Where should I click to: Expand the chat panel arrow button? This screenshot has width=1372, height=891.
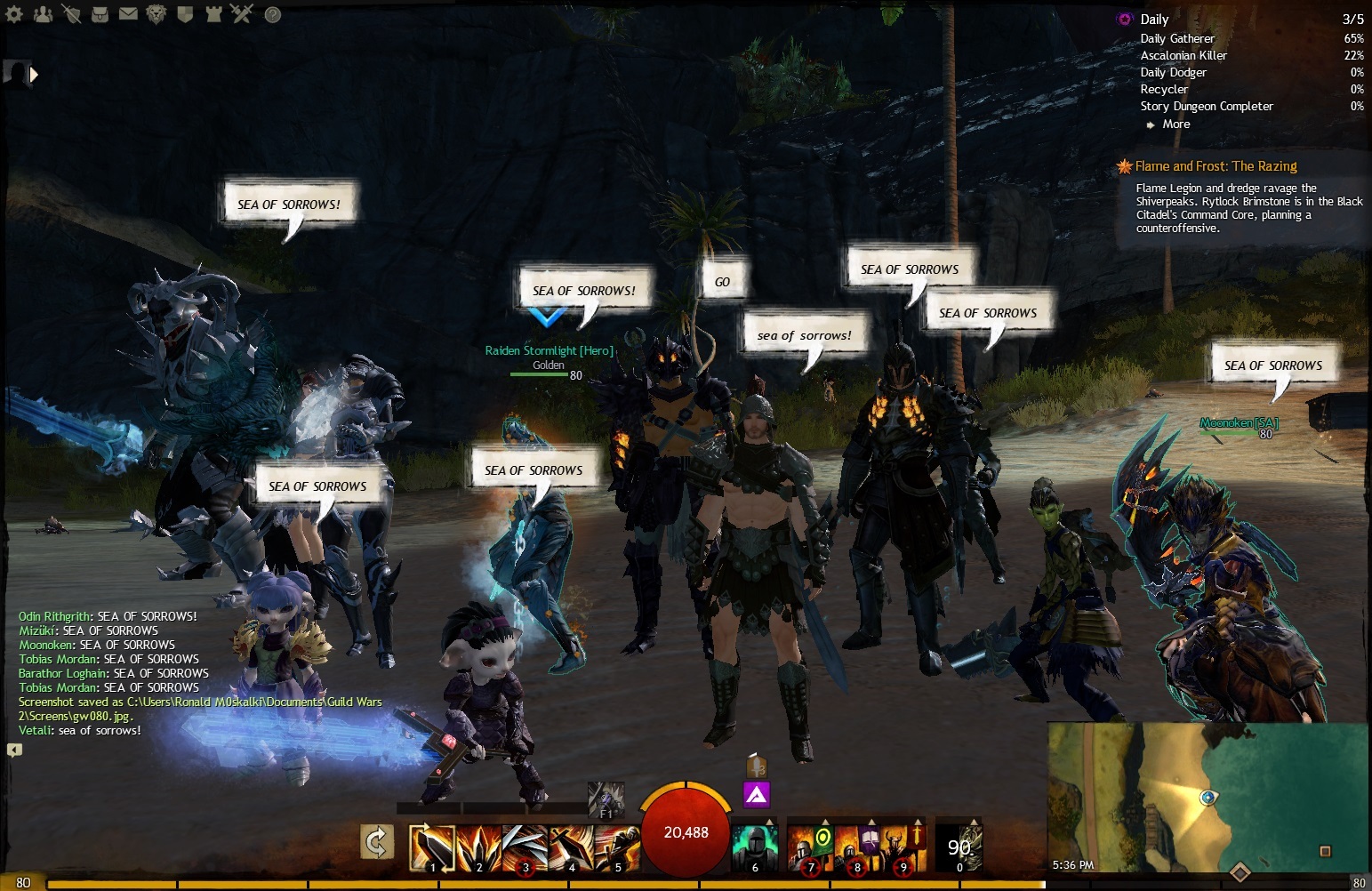pos(14,750)
